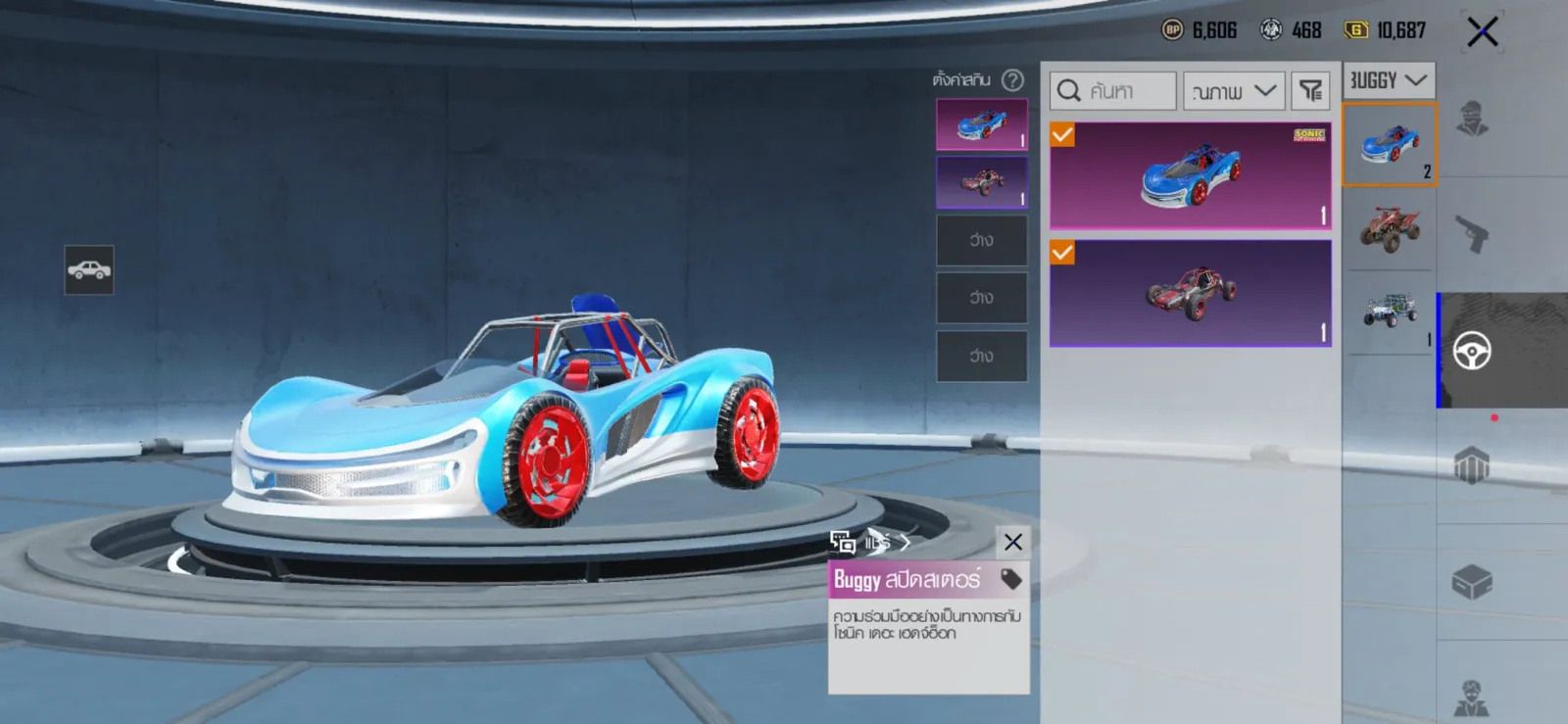
Task: Choose the blue buggy in sidebar list
Action: (1389, 145)
